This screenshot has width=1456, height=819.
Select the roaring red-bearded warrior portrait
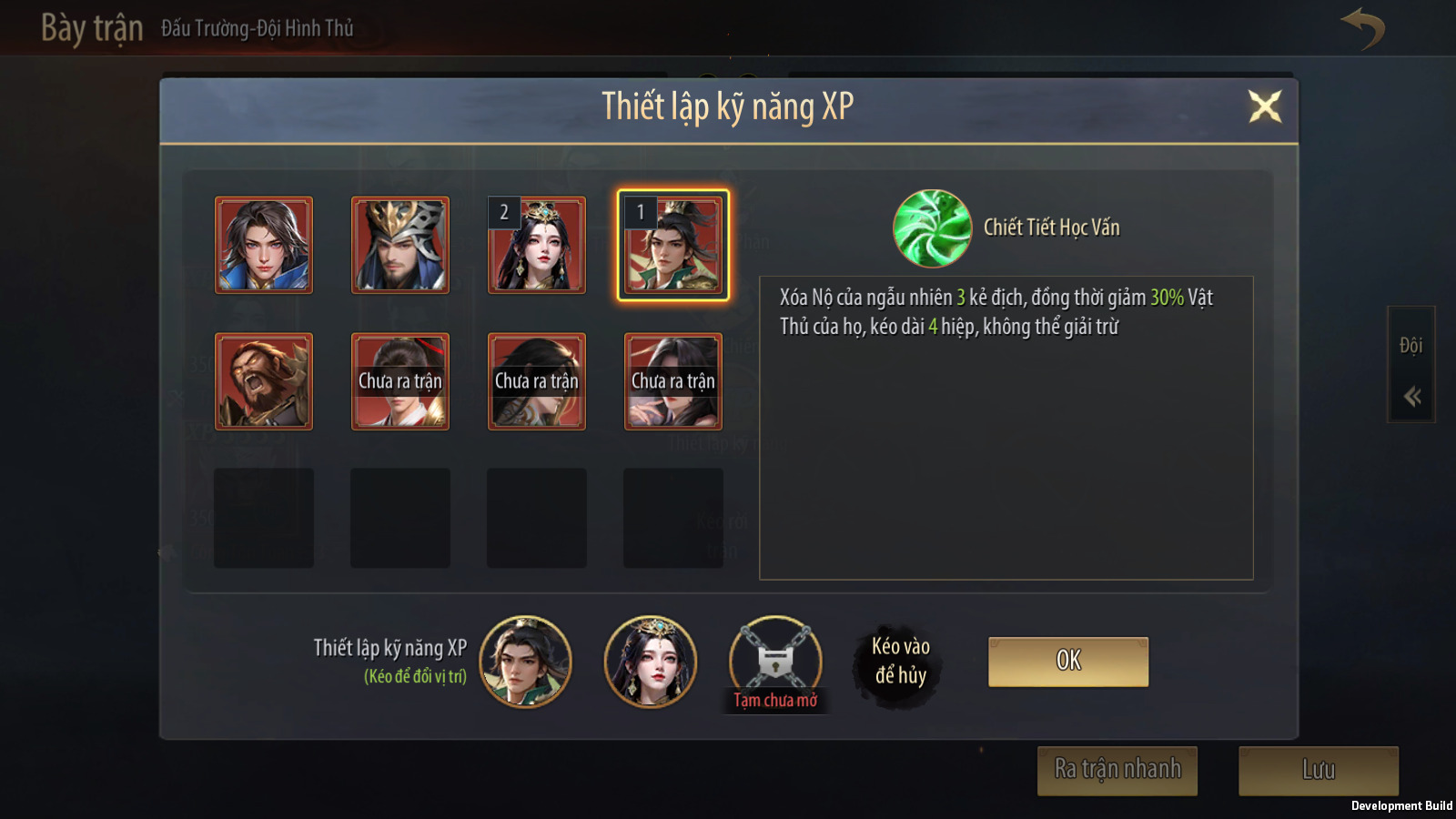coord(264,381)
